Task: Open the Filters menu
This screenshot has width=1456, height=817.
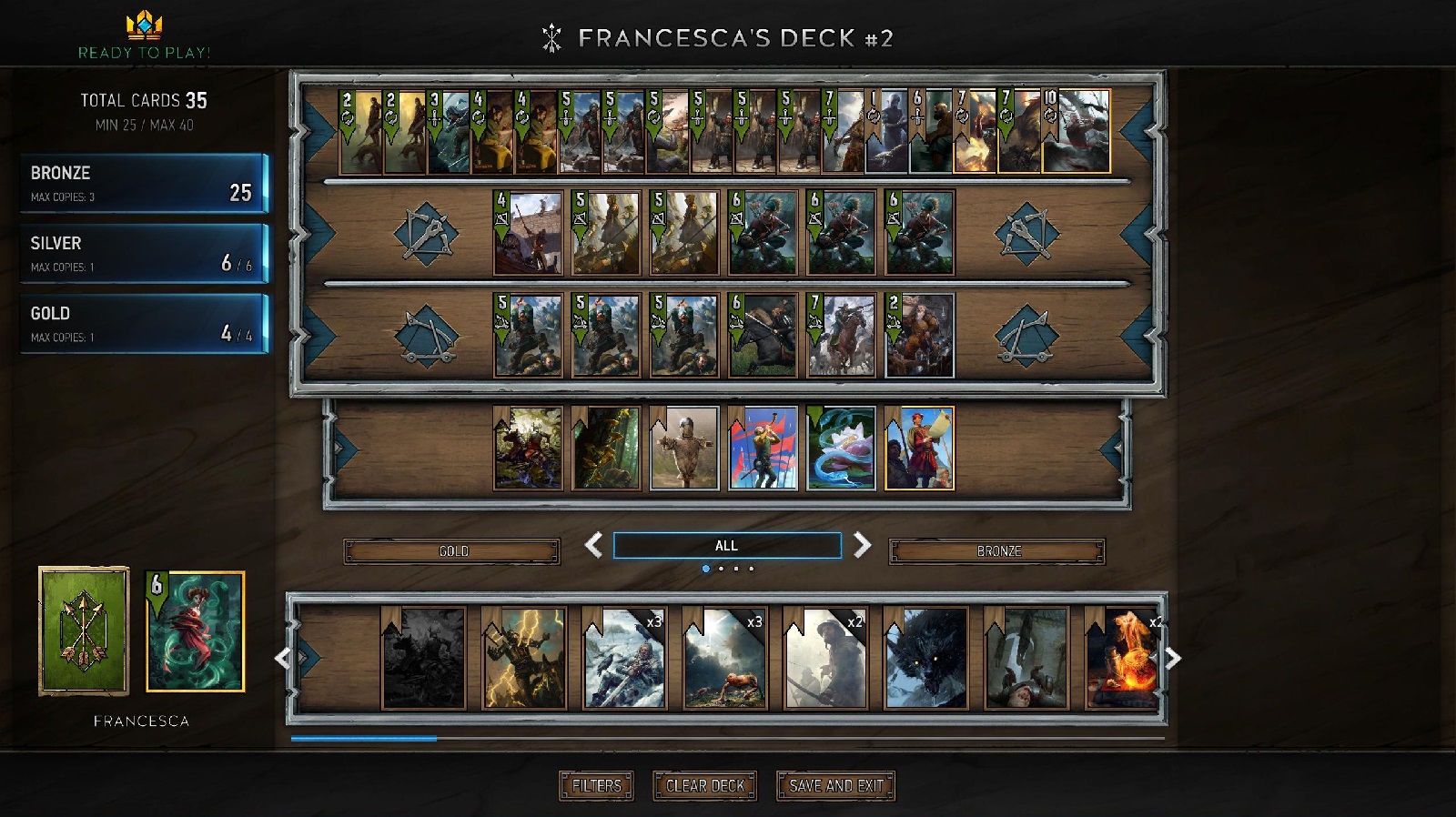Action: point(596,785)
